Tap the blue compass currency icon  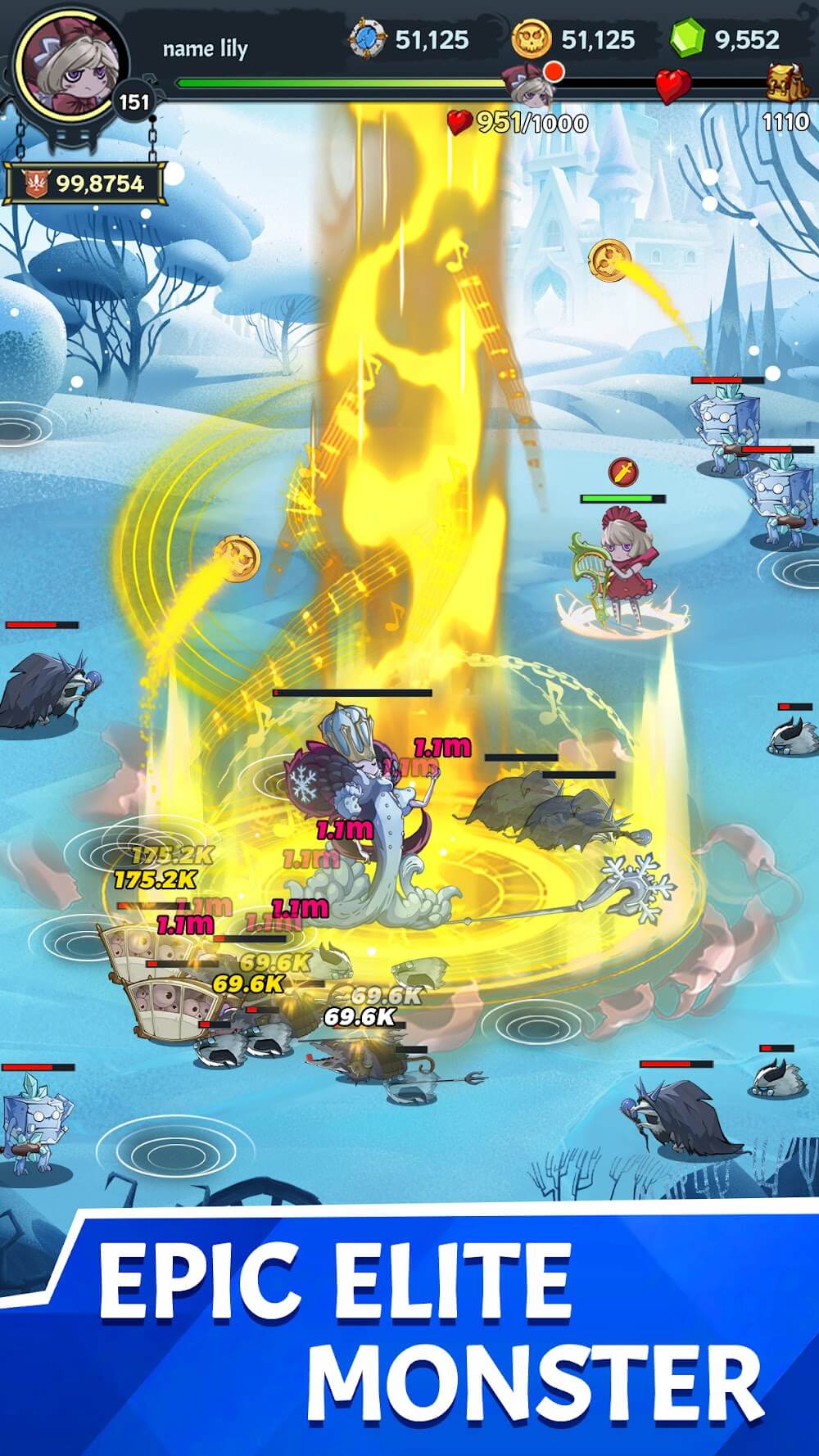pyautogui.click(x=366, y=39)
